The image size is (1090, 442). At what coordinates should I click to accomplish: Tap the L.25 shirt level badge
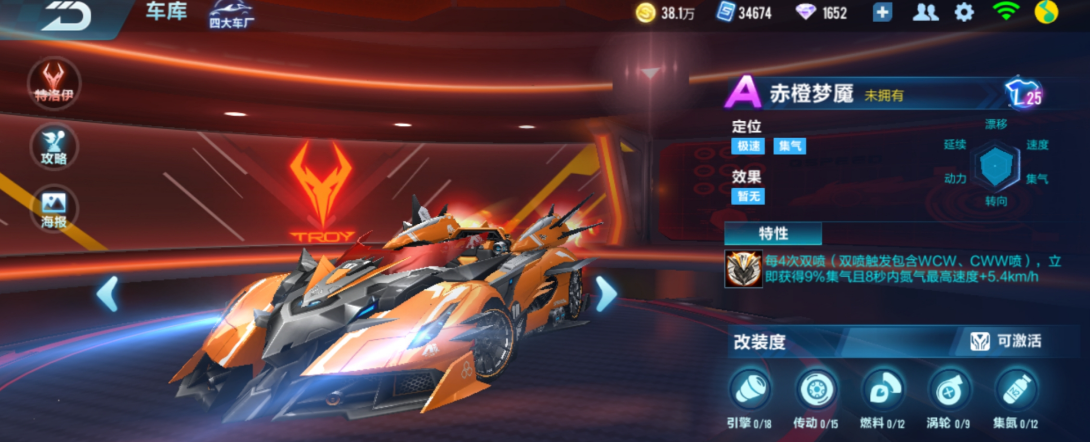tap(1024, 94)
